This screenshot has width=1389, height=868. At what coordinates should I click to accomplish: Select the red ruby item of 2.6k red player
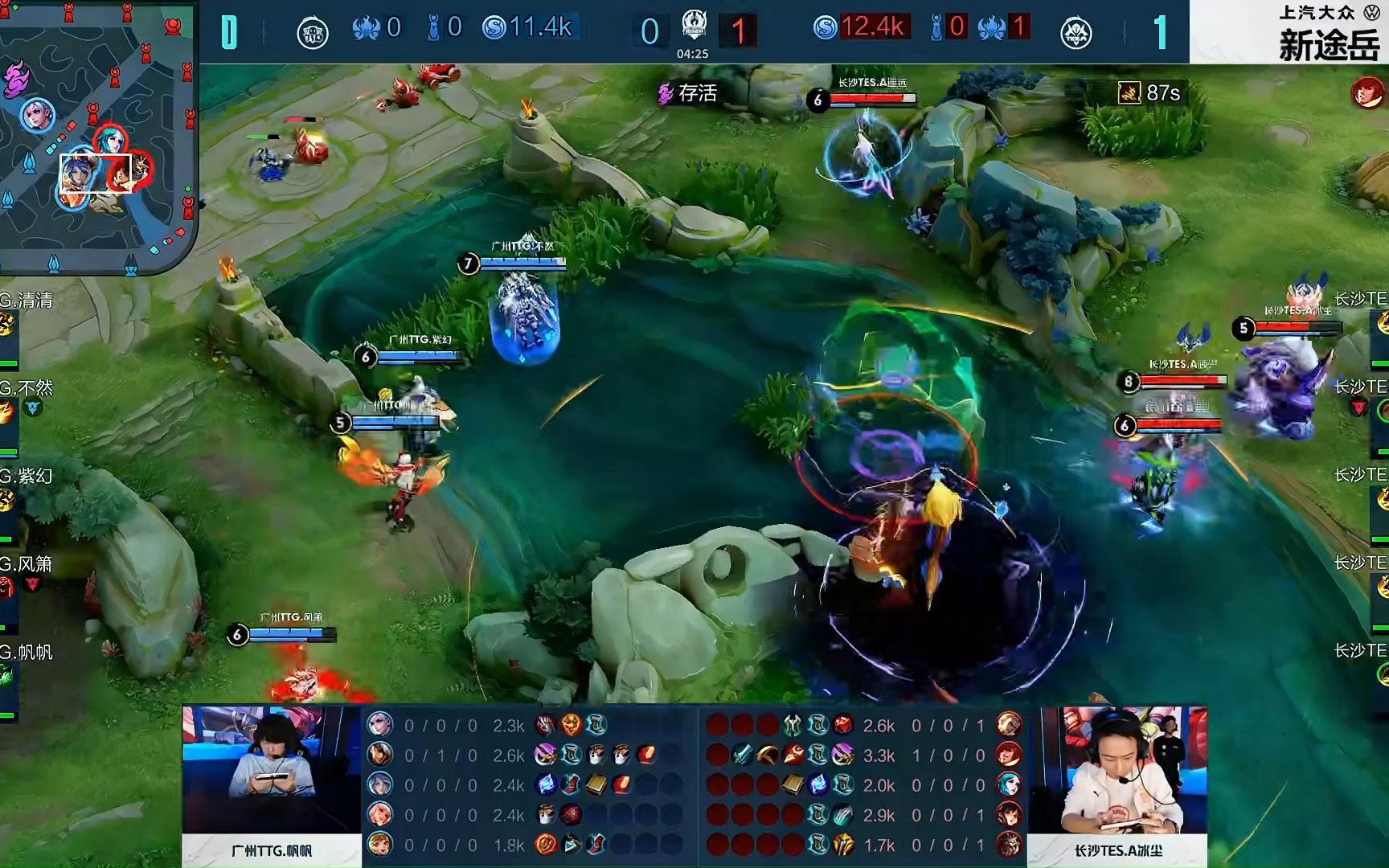pos(843,725)
